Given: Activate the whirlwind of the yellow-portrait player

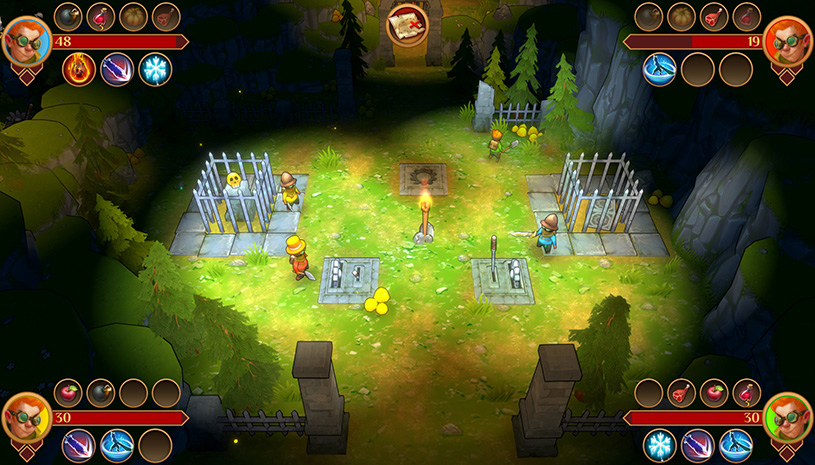Looking at the screenshot, I should click(x=117, y=445).
